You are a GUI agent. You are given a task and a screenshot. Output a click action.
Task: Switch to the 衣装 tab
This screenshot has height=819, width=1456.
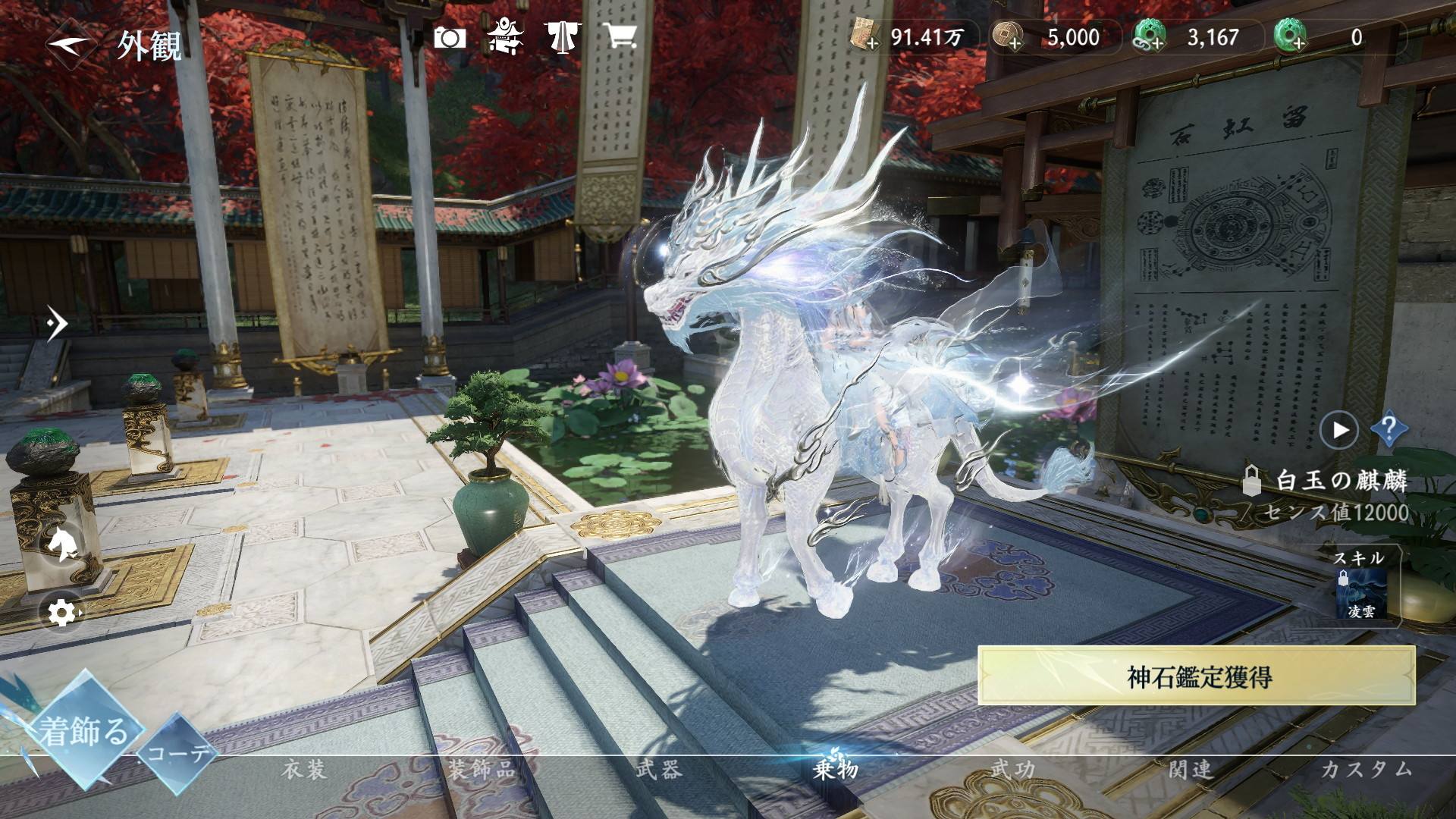[x=305, y=770]
